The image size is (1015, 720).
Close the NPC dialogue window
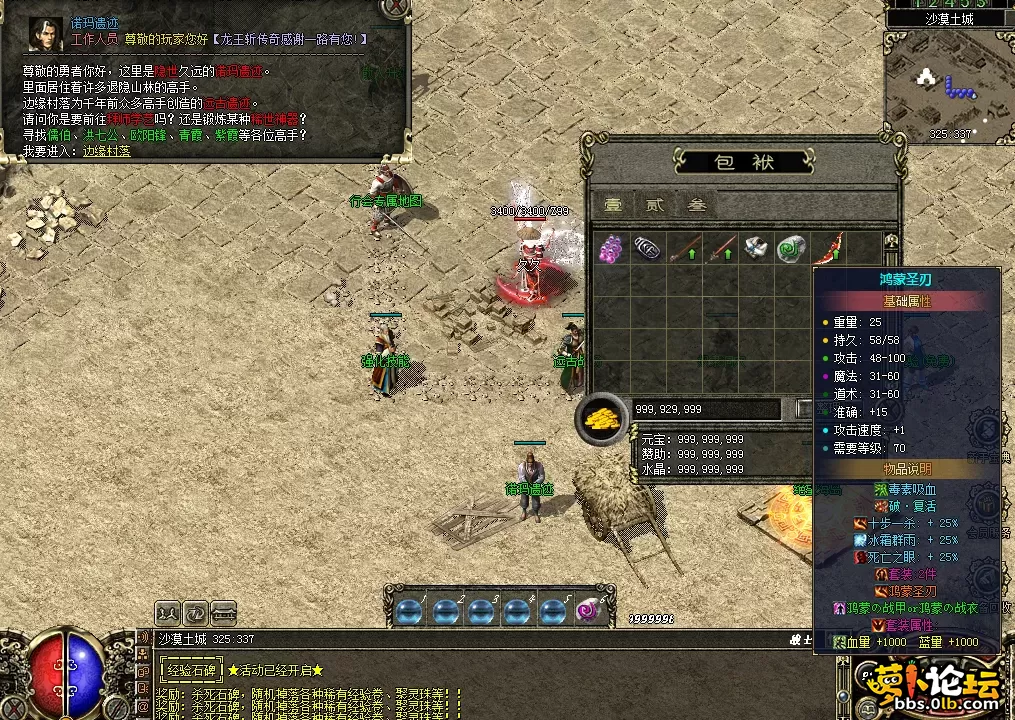coord(396,6)
